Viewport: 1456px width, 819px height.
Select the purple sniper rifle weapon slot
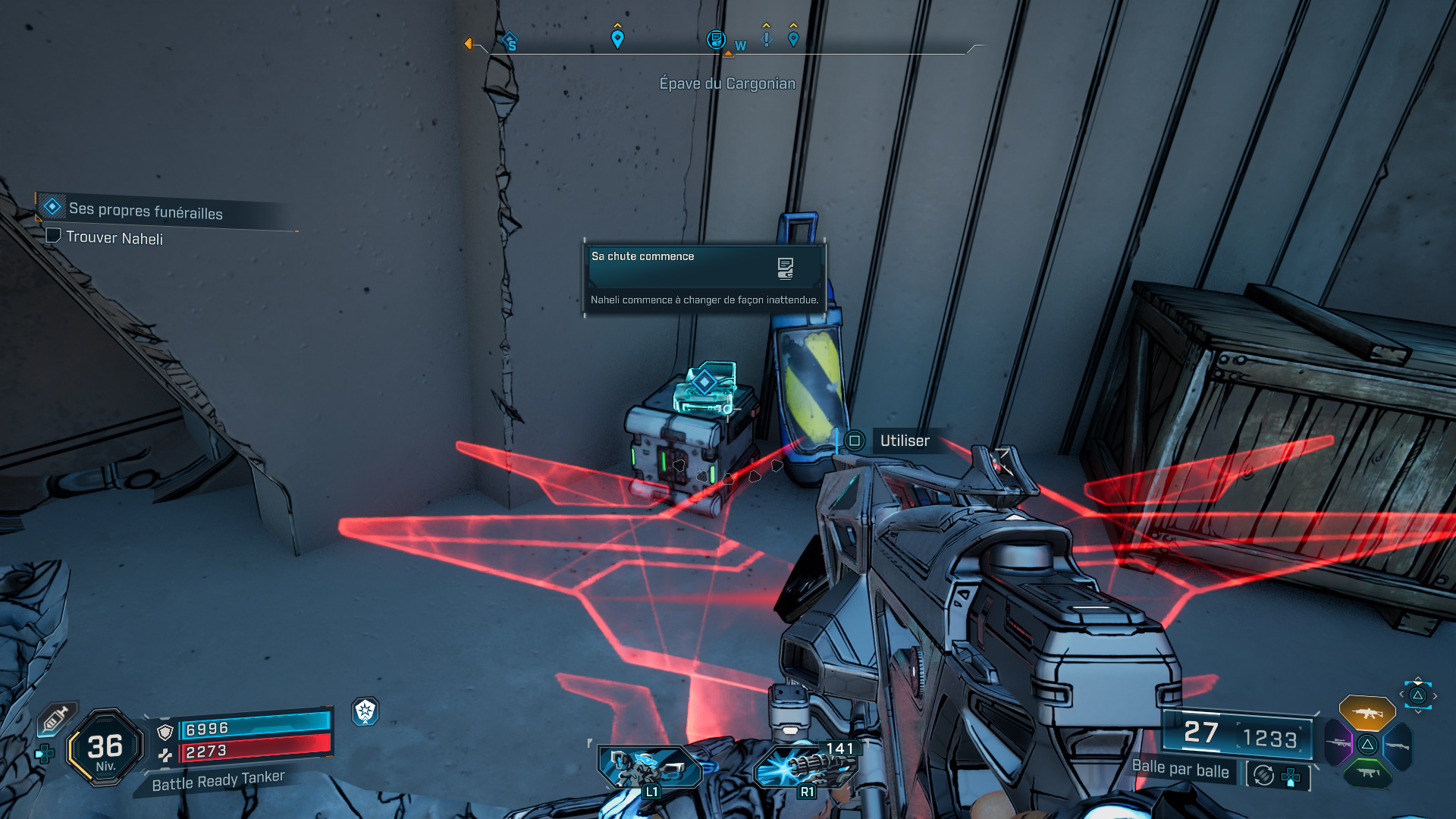tap(1337, 743)
